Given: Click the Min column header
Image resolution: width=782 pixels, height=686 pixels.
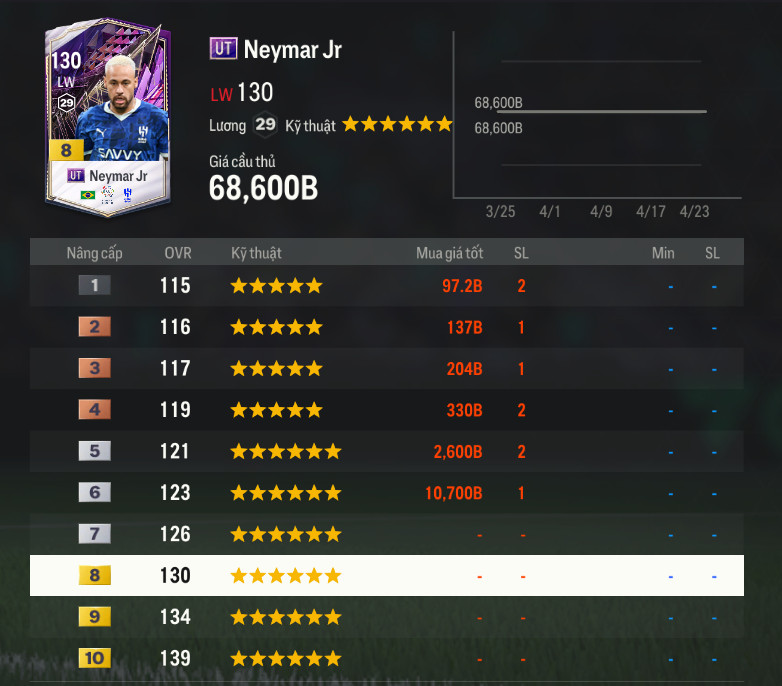Looking at the screenshot, I should pyautogui.click(x=663, y=253).
